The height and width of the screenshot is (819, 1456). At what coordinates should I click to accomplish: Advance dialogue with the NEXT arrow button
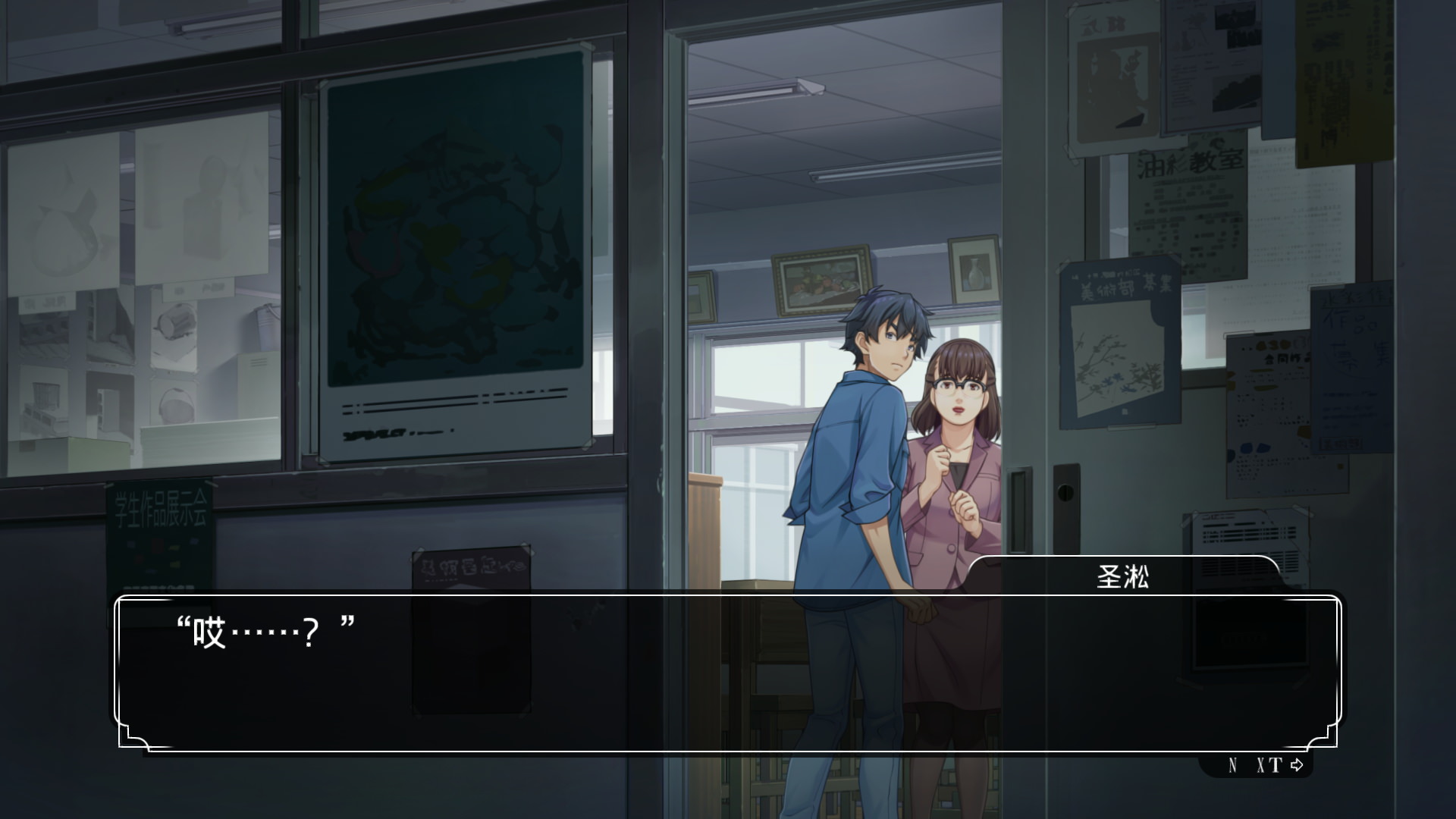pos(1266,765)
